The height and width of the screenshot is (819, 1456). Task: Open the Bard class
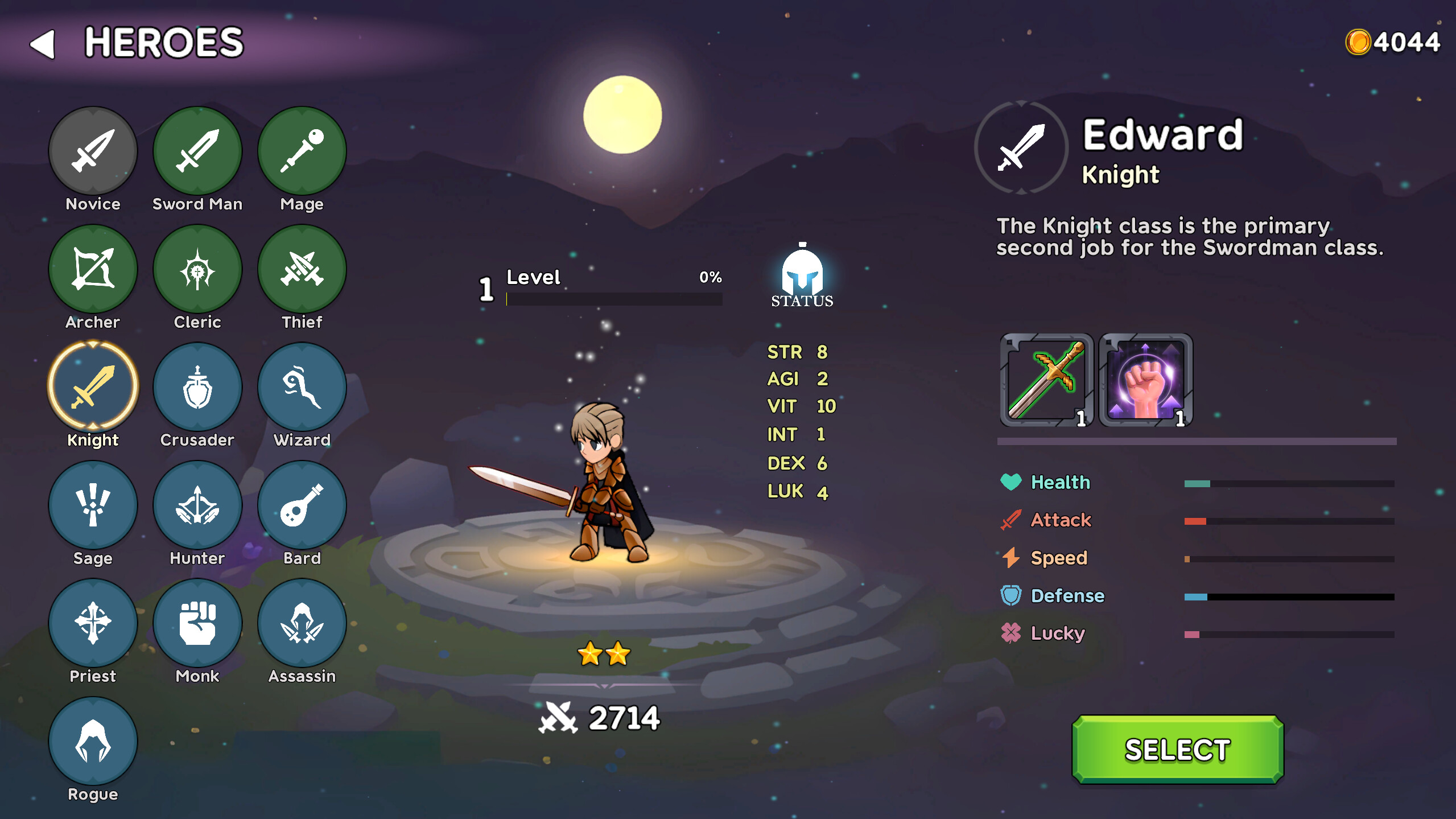coord(302,504)
